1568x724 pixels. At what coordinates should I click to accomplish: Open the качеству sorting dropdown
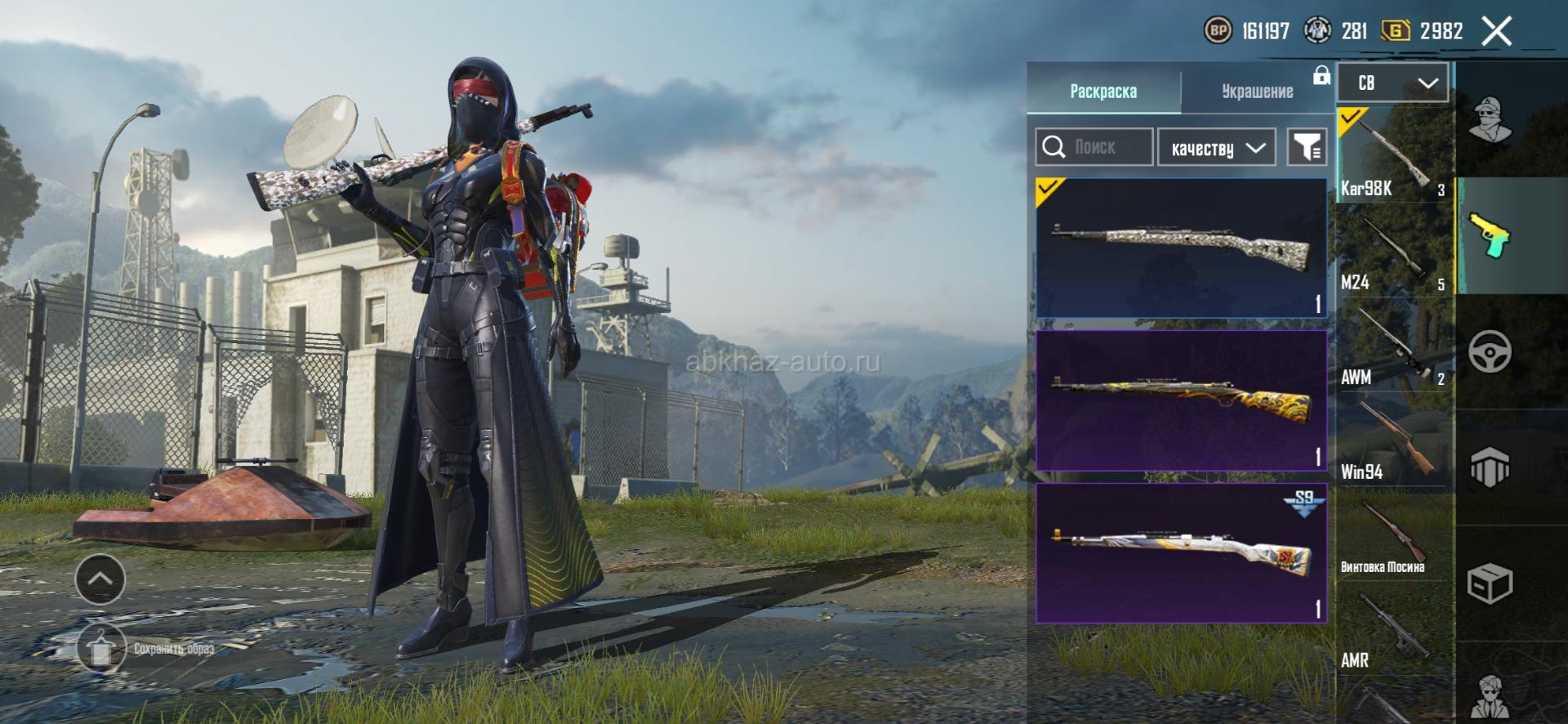click(1216, 148)
